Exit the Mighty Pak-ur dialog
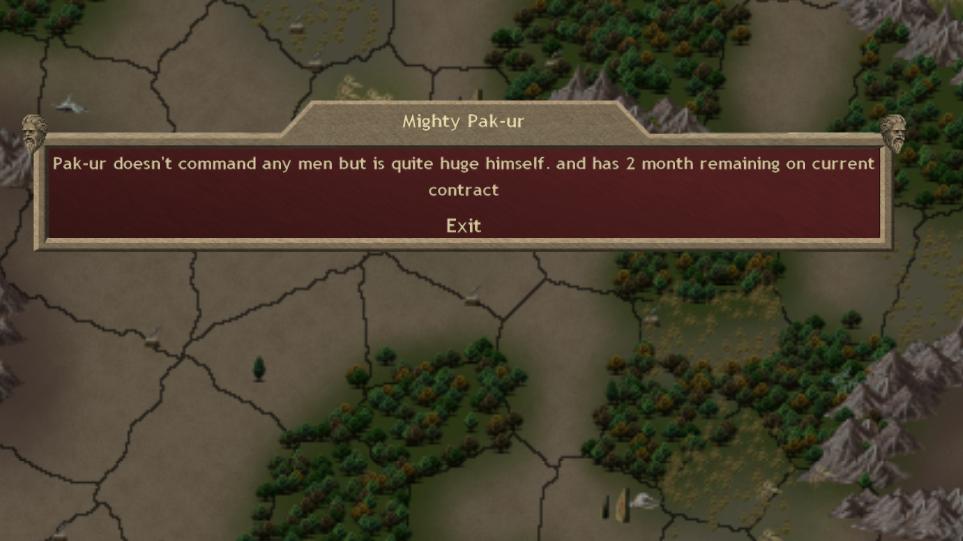The image size is (963, 541). 463,226
